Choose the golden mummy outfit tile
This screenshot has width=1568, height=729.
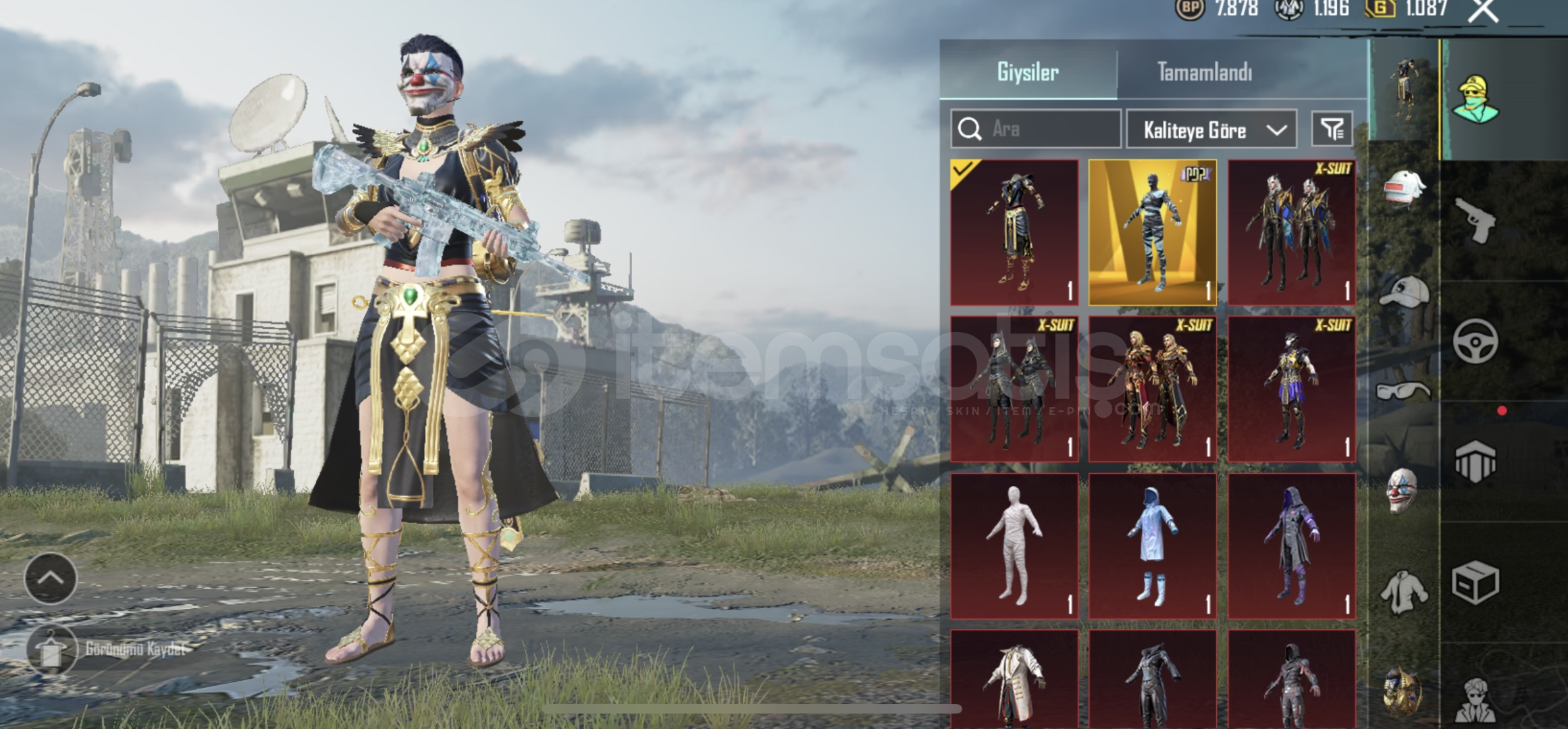(1153, 233)
